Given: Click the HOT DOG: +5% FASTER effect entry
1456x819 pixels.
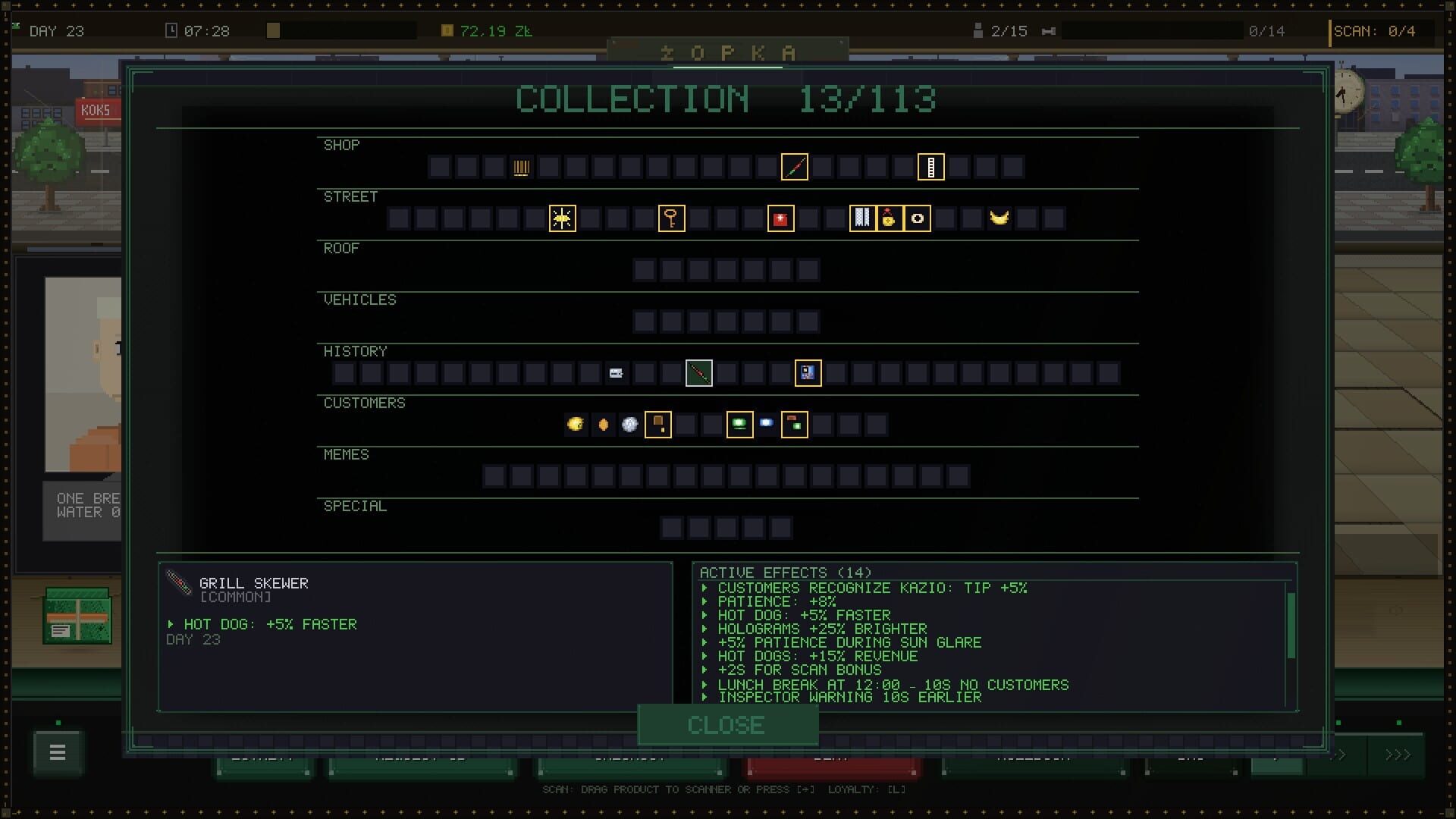Looking at the screenshot, I should click(x=804, y=615).
